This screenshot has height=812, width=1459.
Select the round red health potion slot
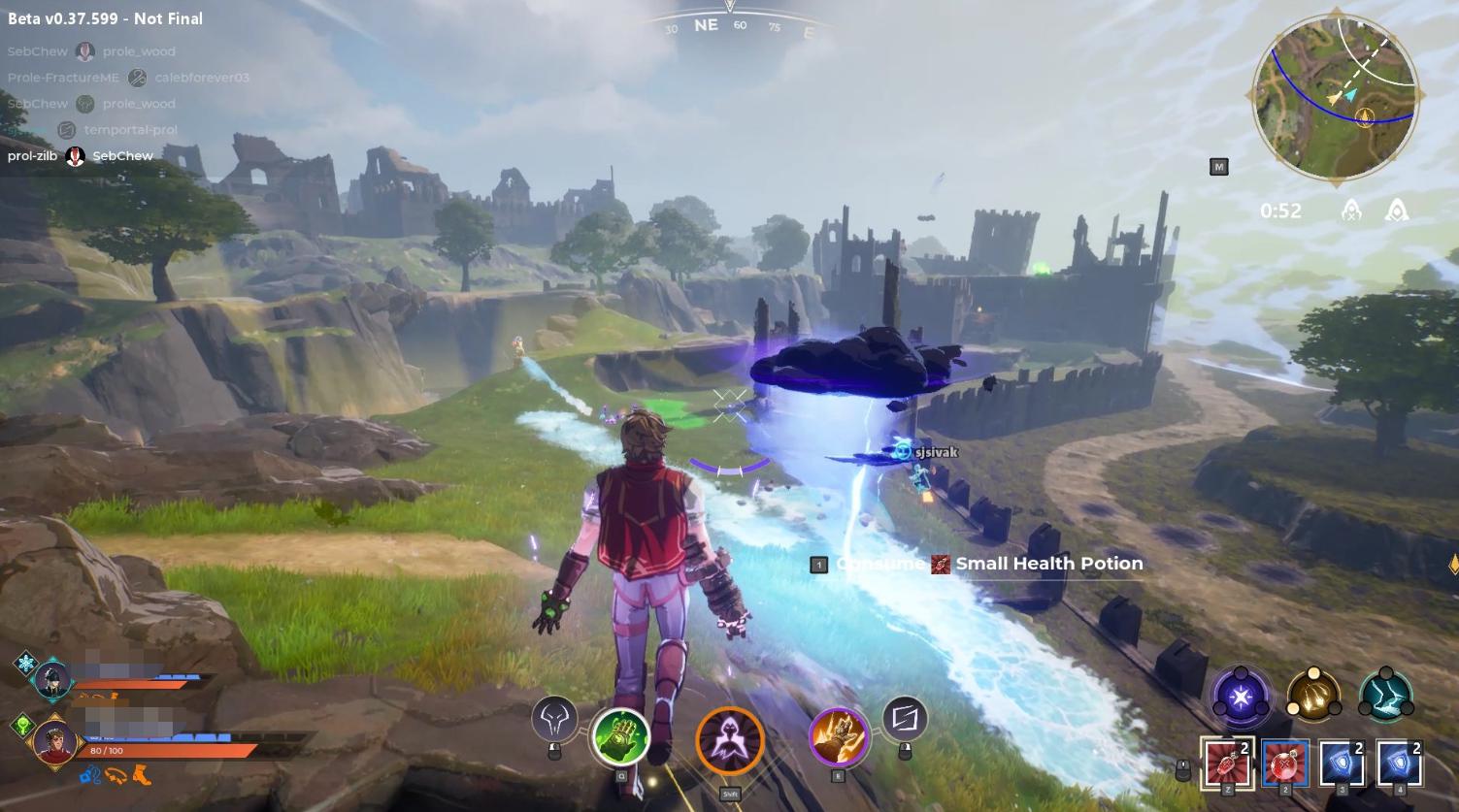pyautogui.click(x=1284, y=763)
